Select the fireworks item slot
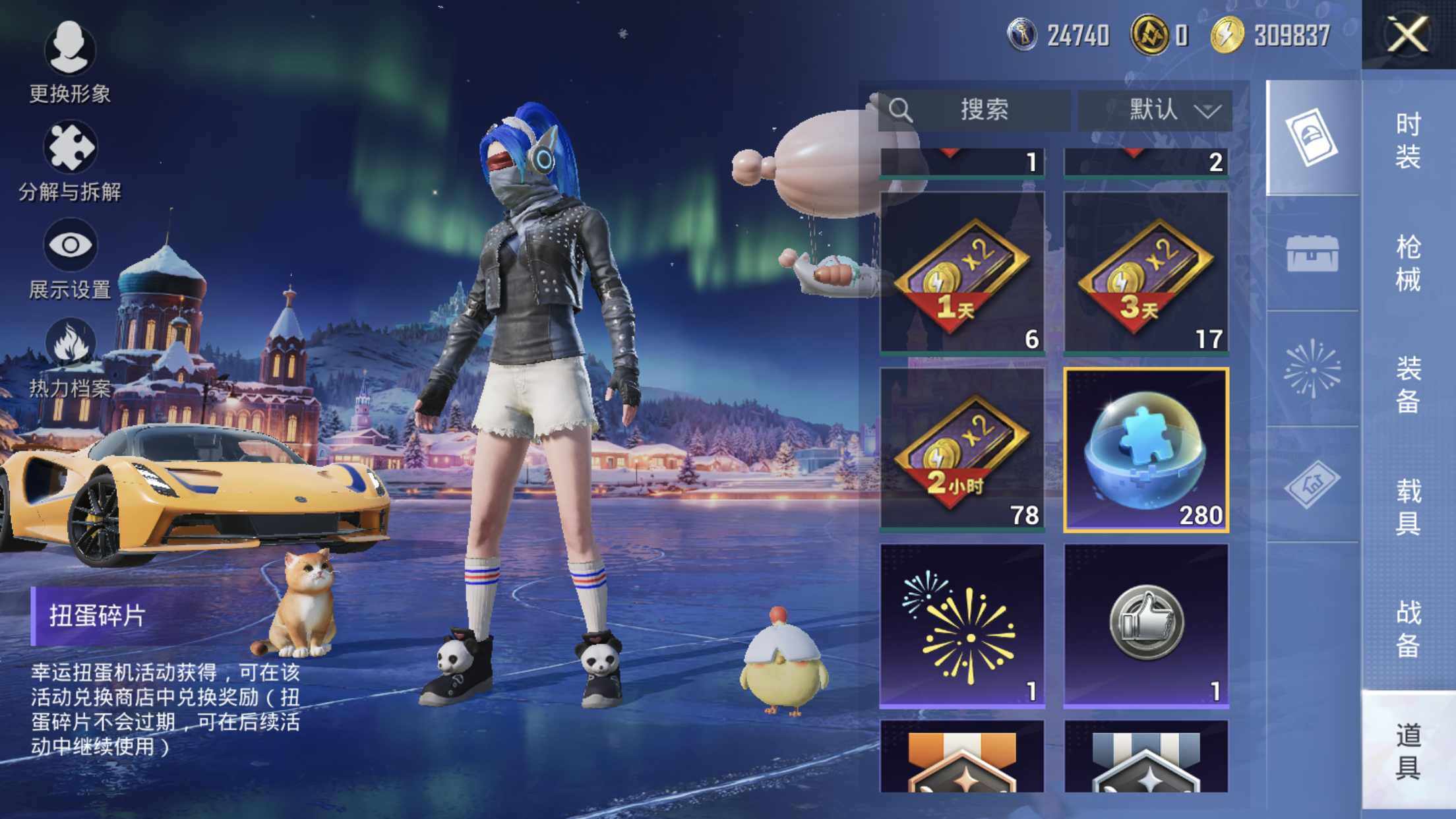 [962, 626]
